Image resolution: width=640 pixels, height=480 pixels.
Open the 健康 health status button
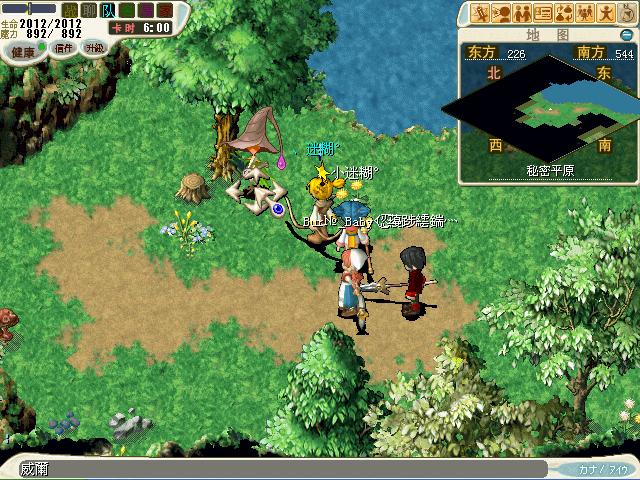point(24,49)
